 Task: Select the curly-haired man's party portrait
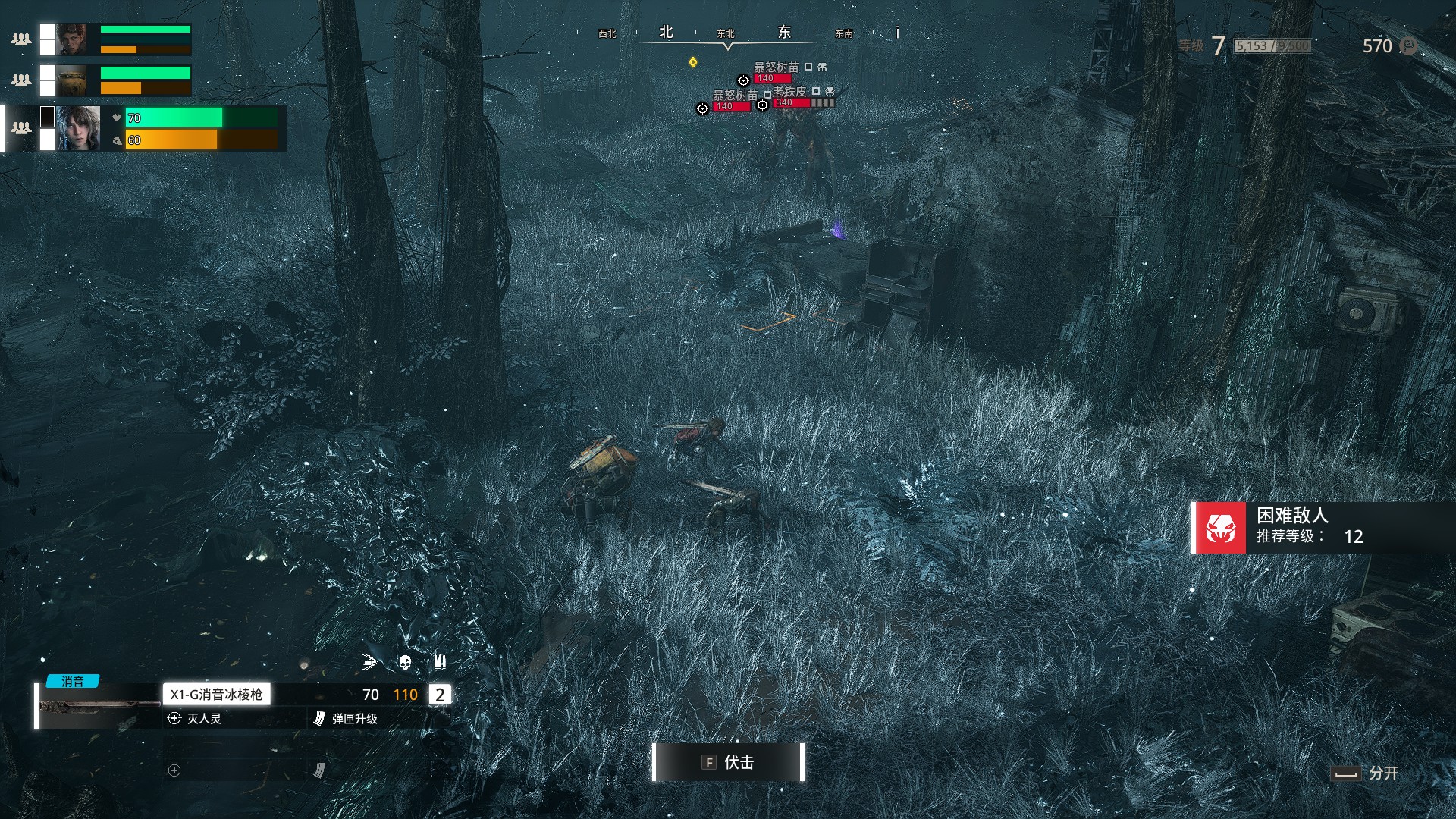point(73,39)
